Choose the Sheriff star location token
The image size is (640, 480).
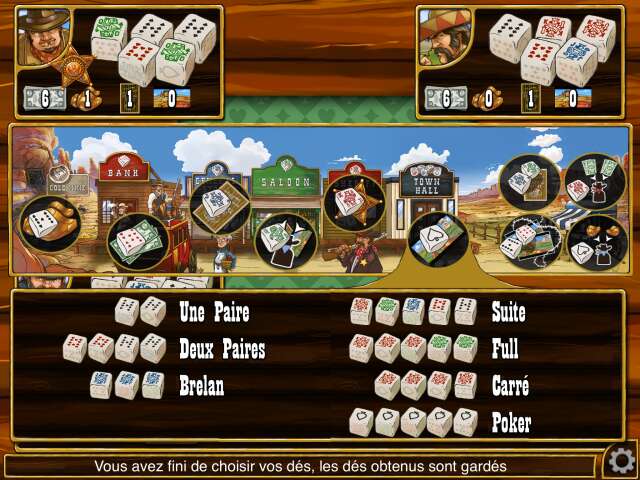(x=354, y=203)
